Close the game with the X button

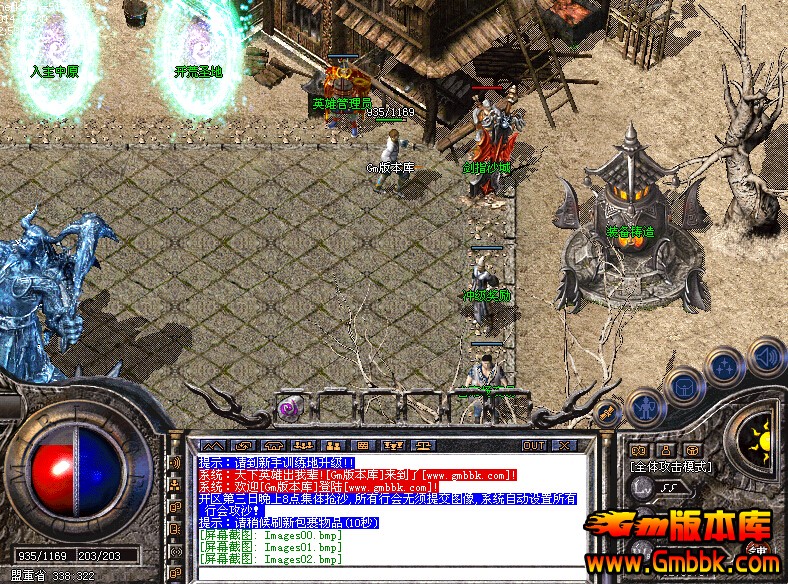(564, 446)
